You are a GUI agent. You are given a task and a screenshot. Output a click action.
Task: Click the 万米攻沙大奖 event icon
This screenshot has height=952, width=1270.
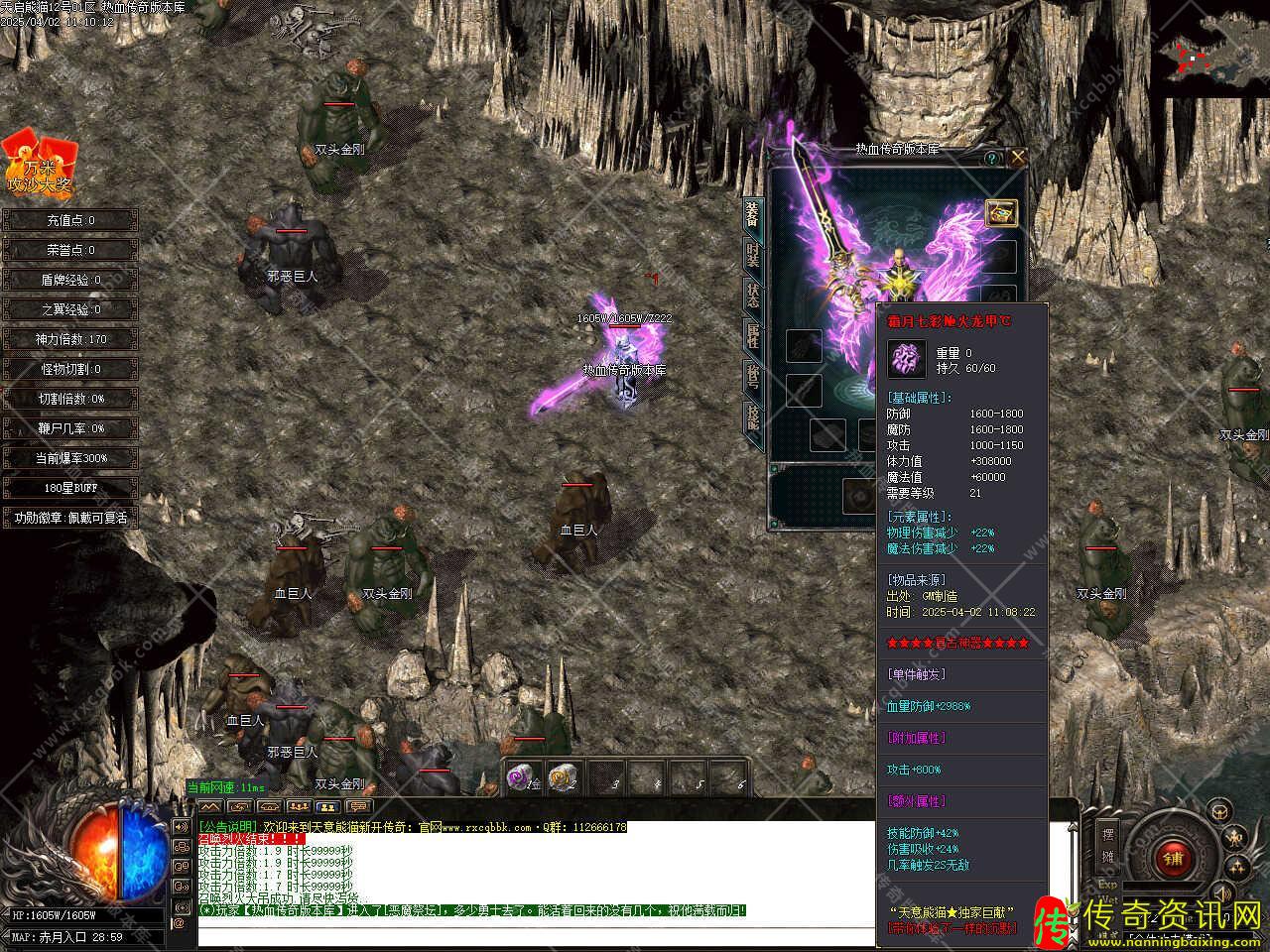tap(40, 164)
